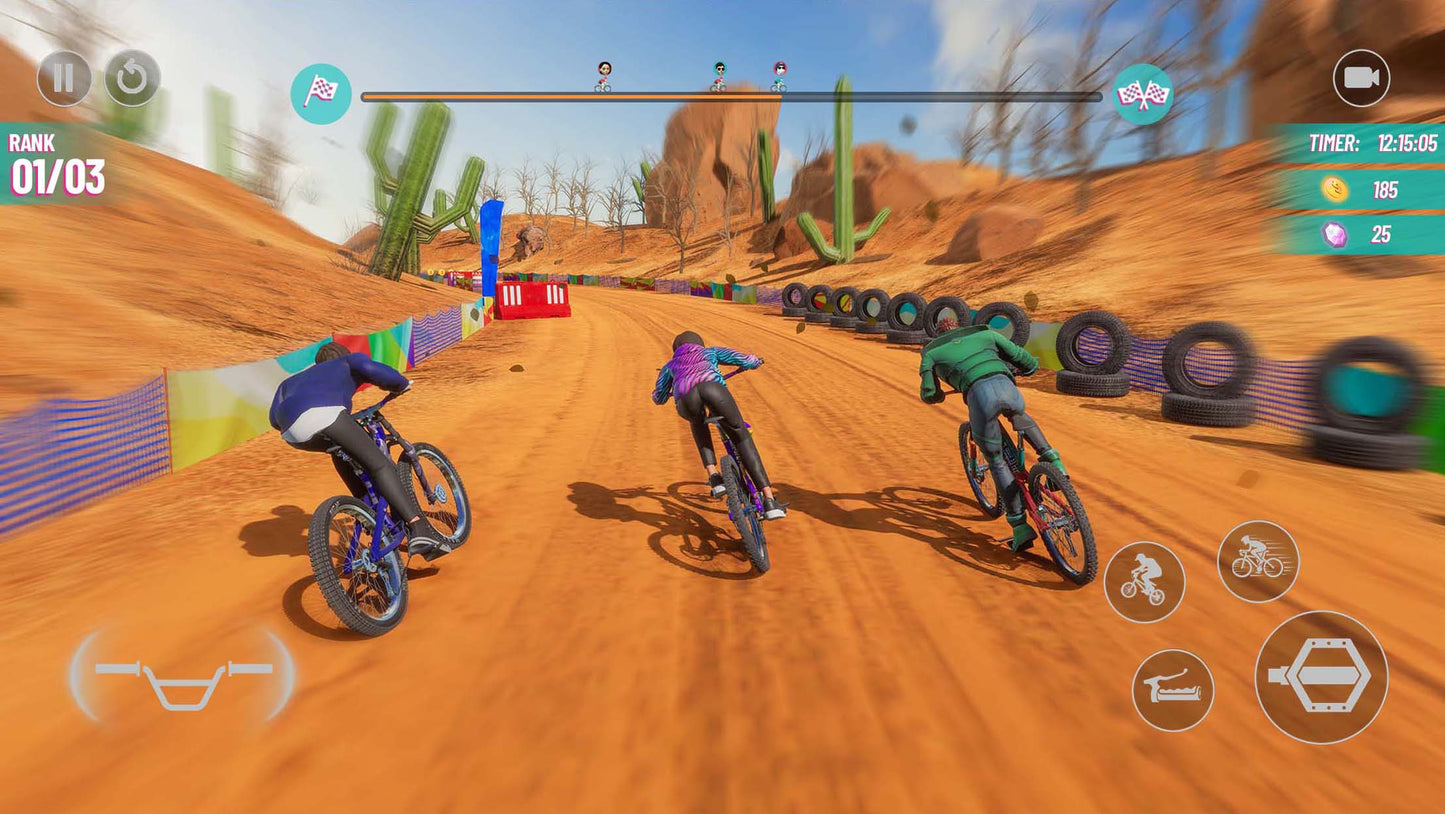Activate the speed boost rider button
Image resolution: width=1445 pixels, height=814 pixels.
pyautogui.click(x=1258, y=561)
